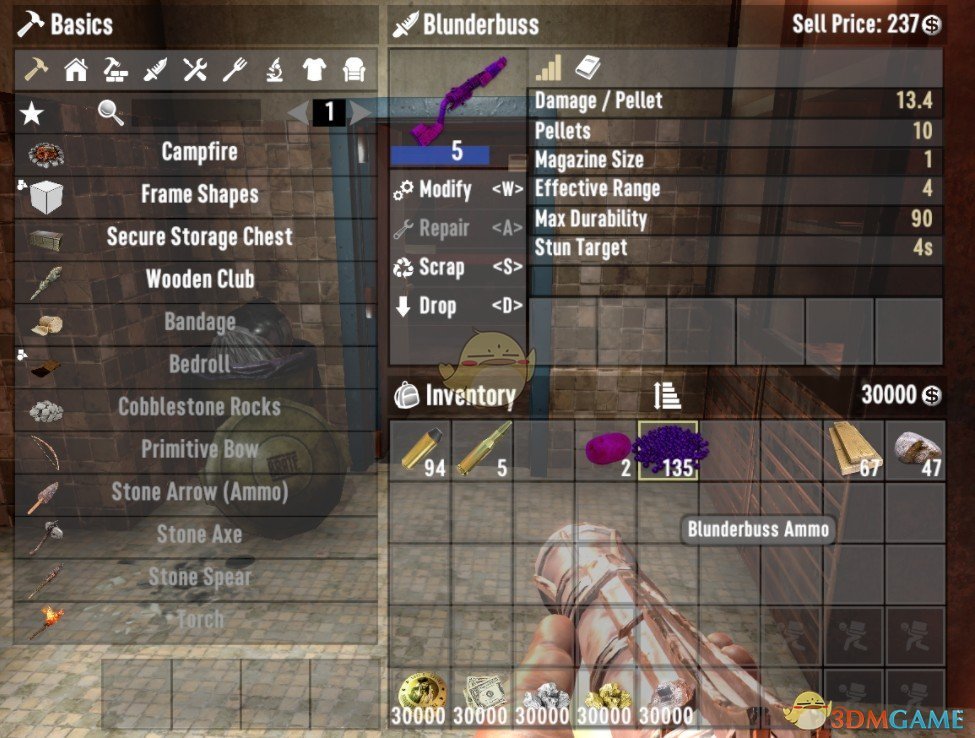Select the Blunderbuss Ammo inventory slot

tap(668, 450)
